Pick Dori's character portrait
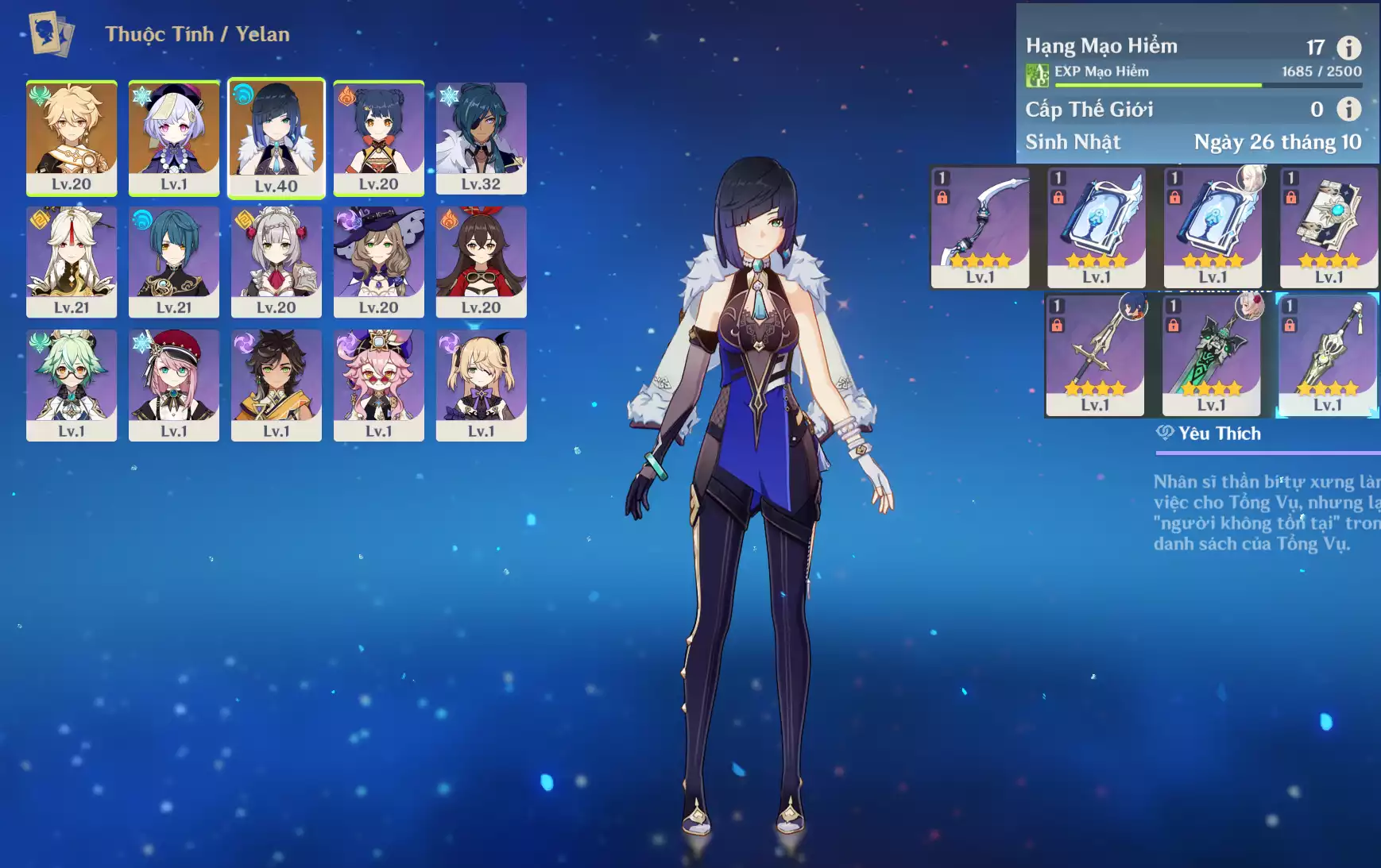The image size is (1381, 868). coord(378,385)
